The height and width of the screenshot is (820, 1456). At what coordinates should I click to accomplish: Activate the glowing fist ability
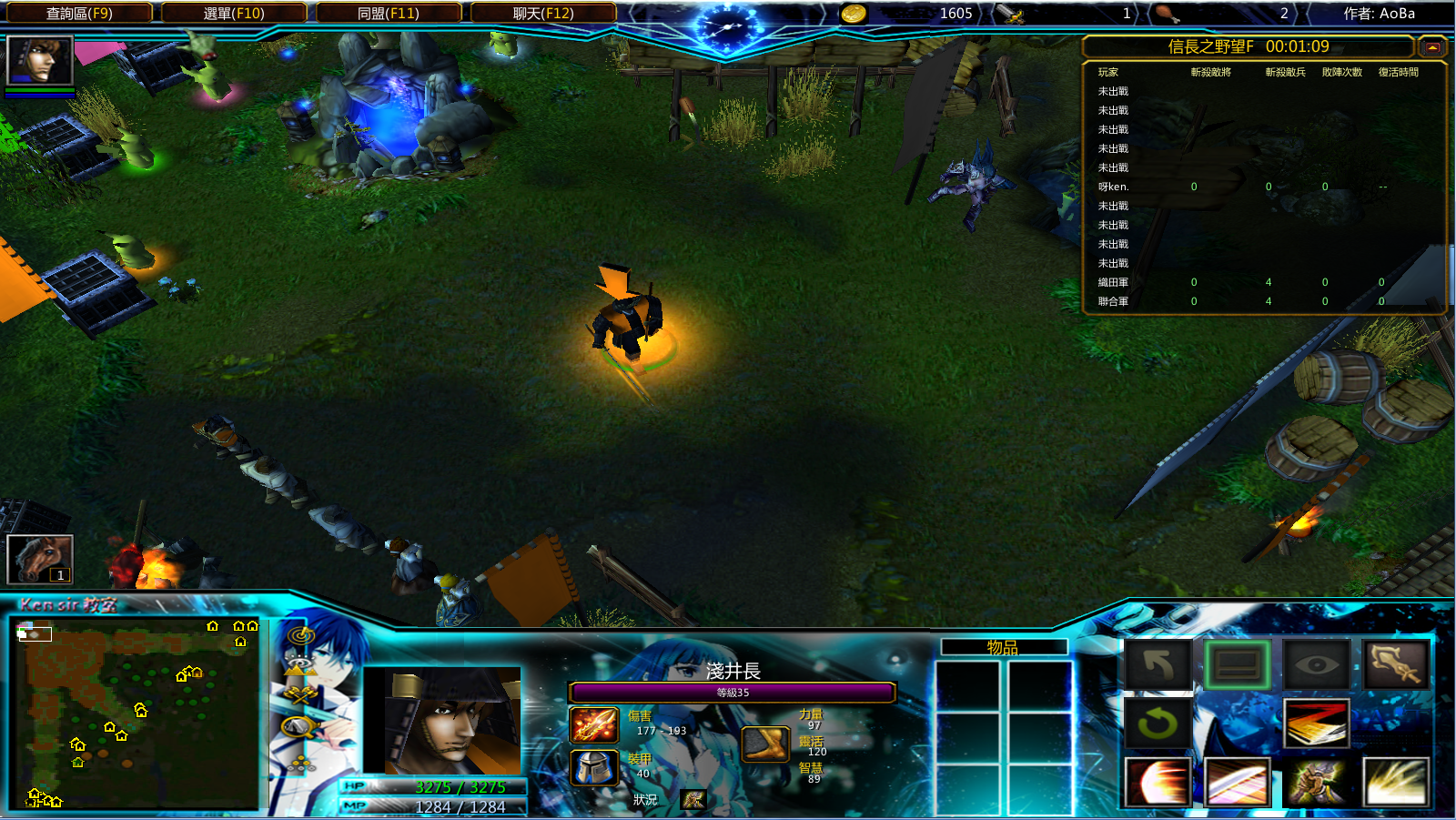(x=1316, y=783)
